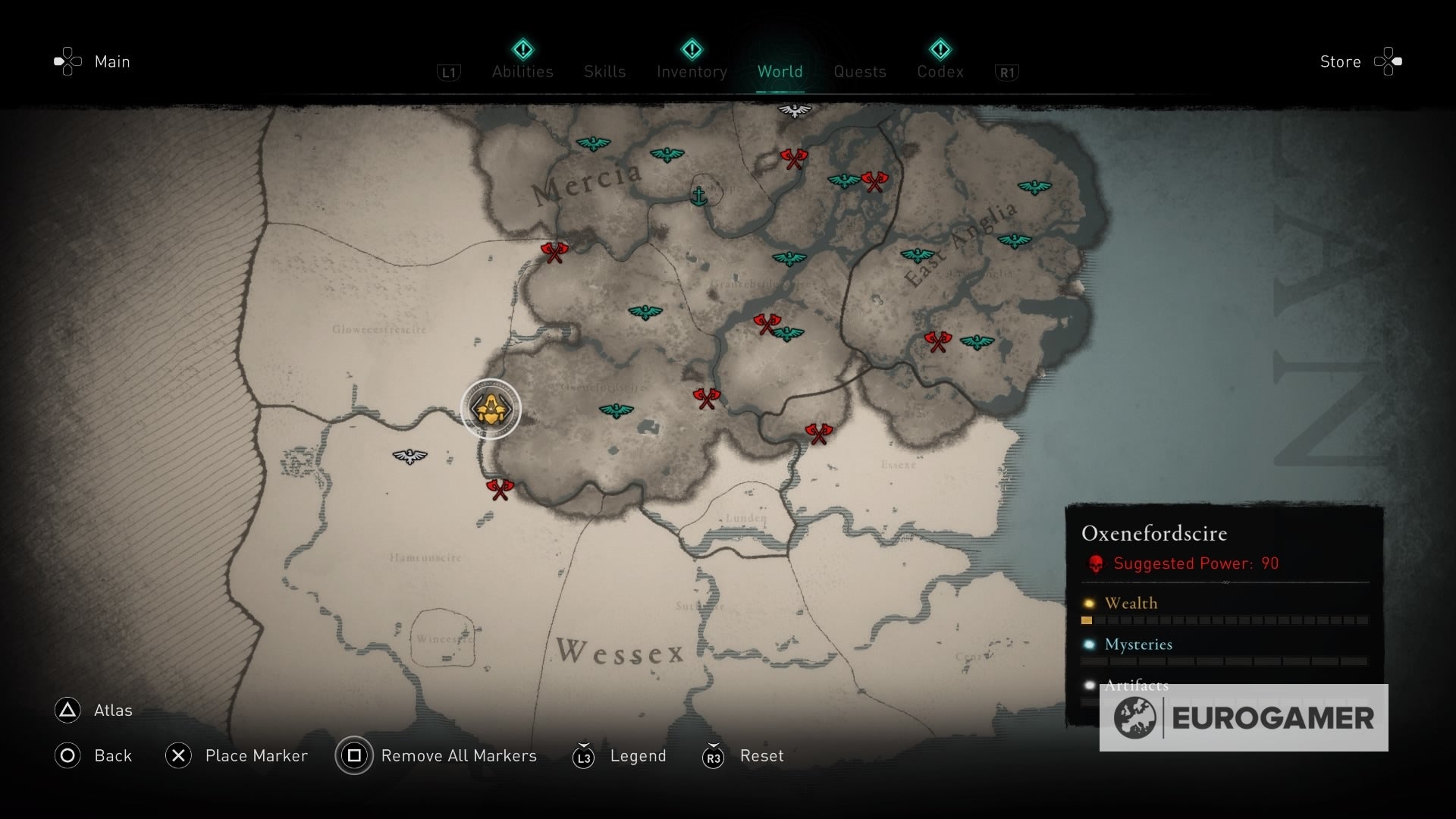Viewport: 1456px width, 819px height.
Task: Open the Store
Action: (x=1341, y=61)
